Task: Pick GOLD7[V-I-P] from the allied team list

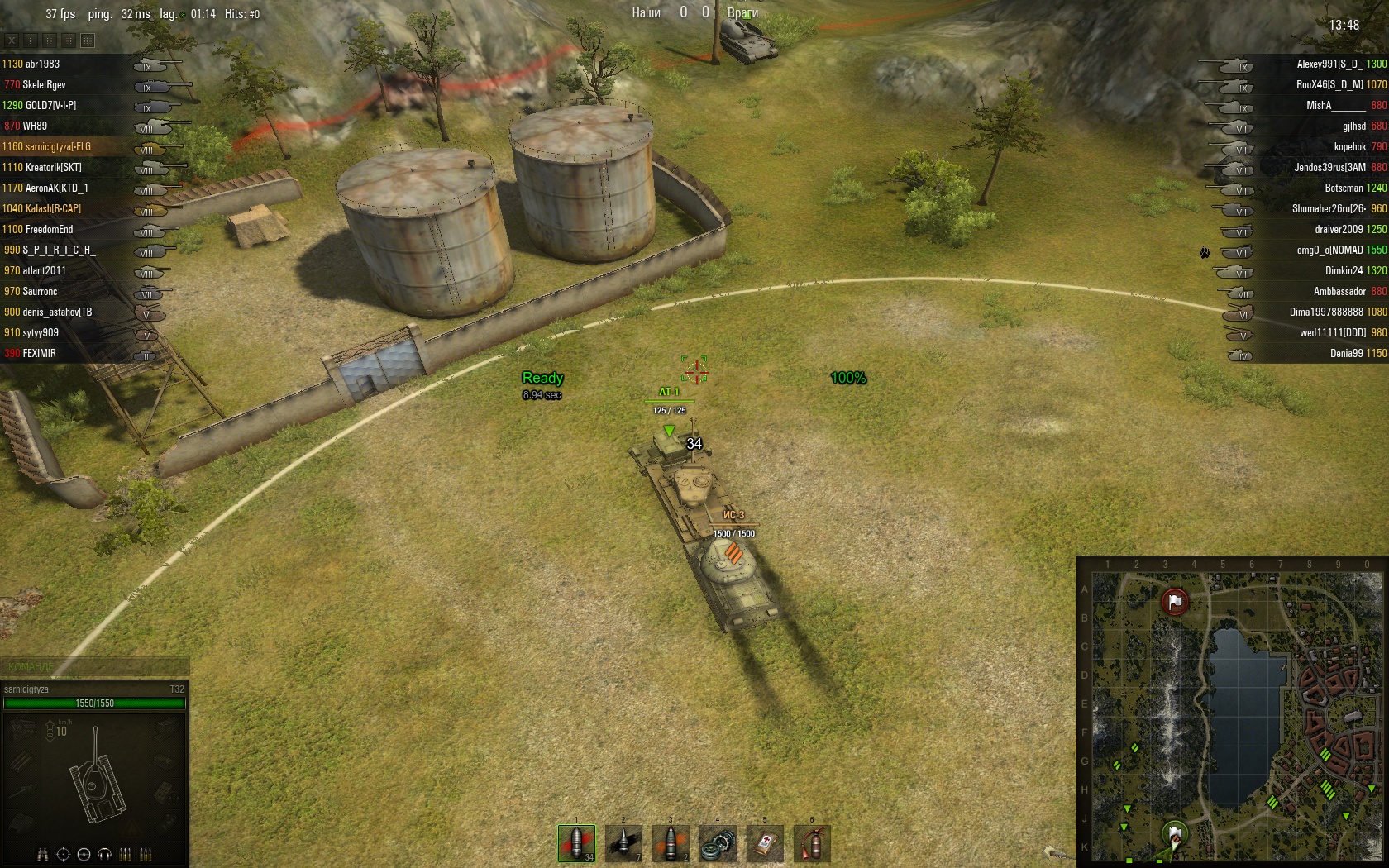Action: coord(50,105)
